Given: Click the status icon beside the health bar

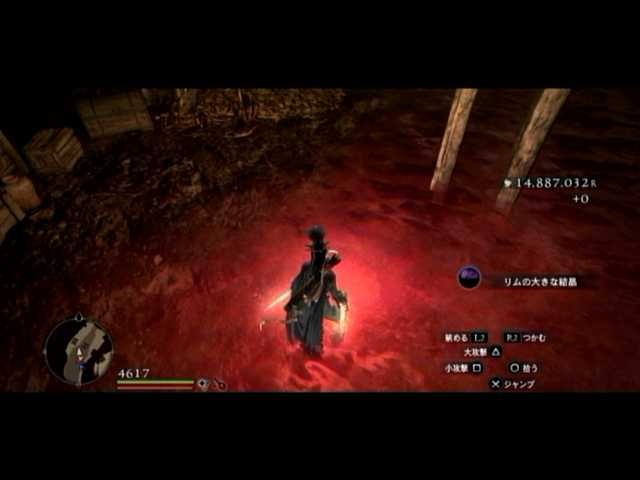Looking at the screenshot, I should [203, 384].
